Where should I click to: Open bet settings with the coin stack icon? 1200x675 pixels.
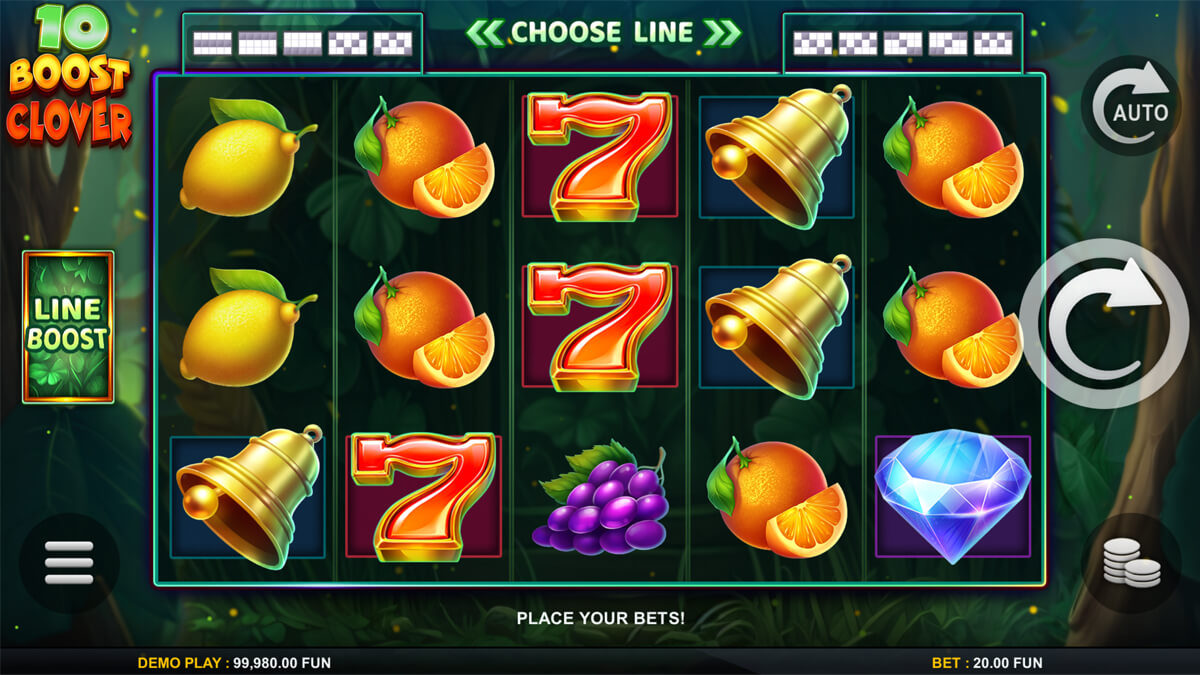pos(1132,564)
